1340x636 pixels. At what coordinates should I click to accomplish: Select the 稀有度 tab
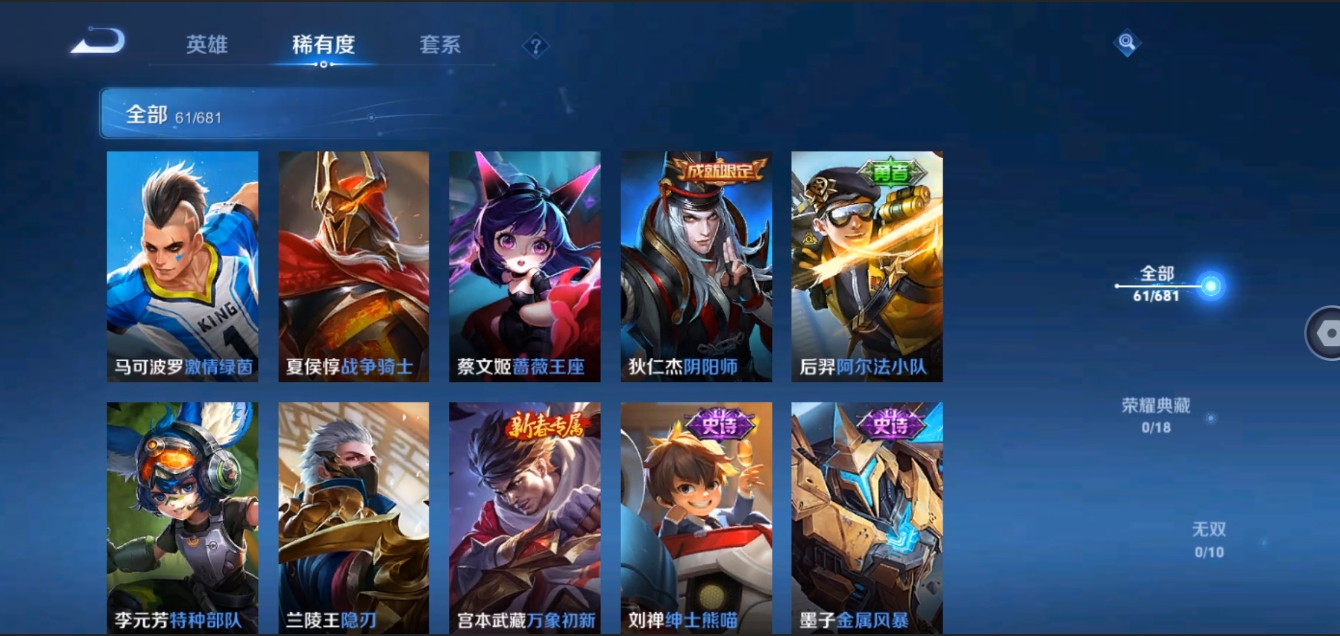pos(323,45)
